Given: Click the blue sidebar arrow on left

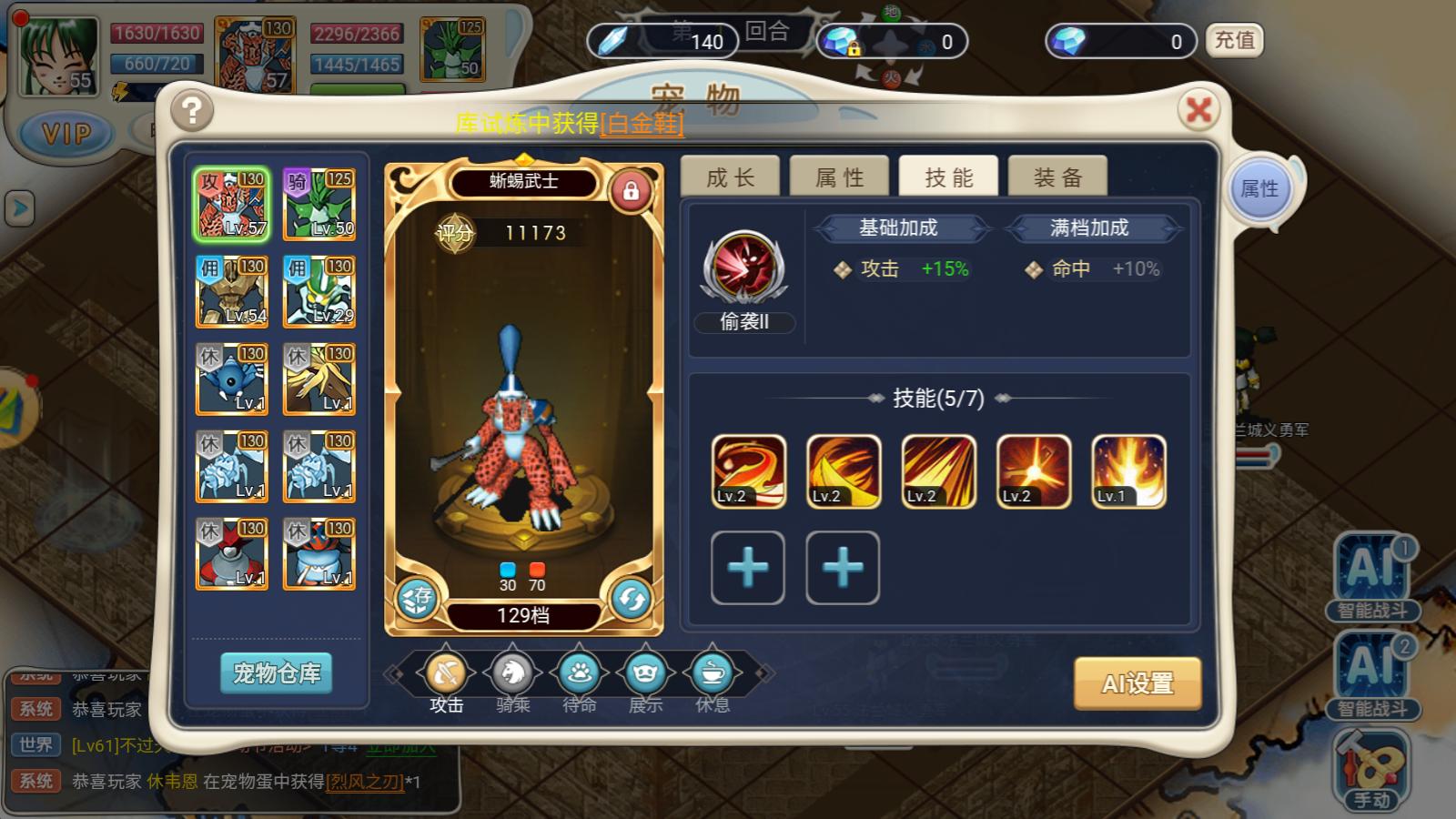Looking at the screenshot, I should point(19,207).
